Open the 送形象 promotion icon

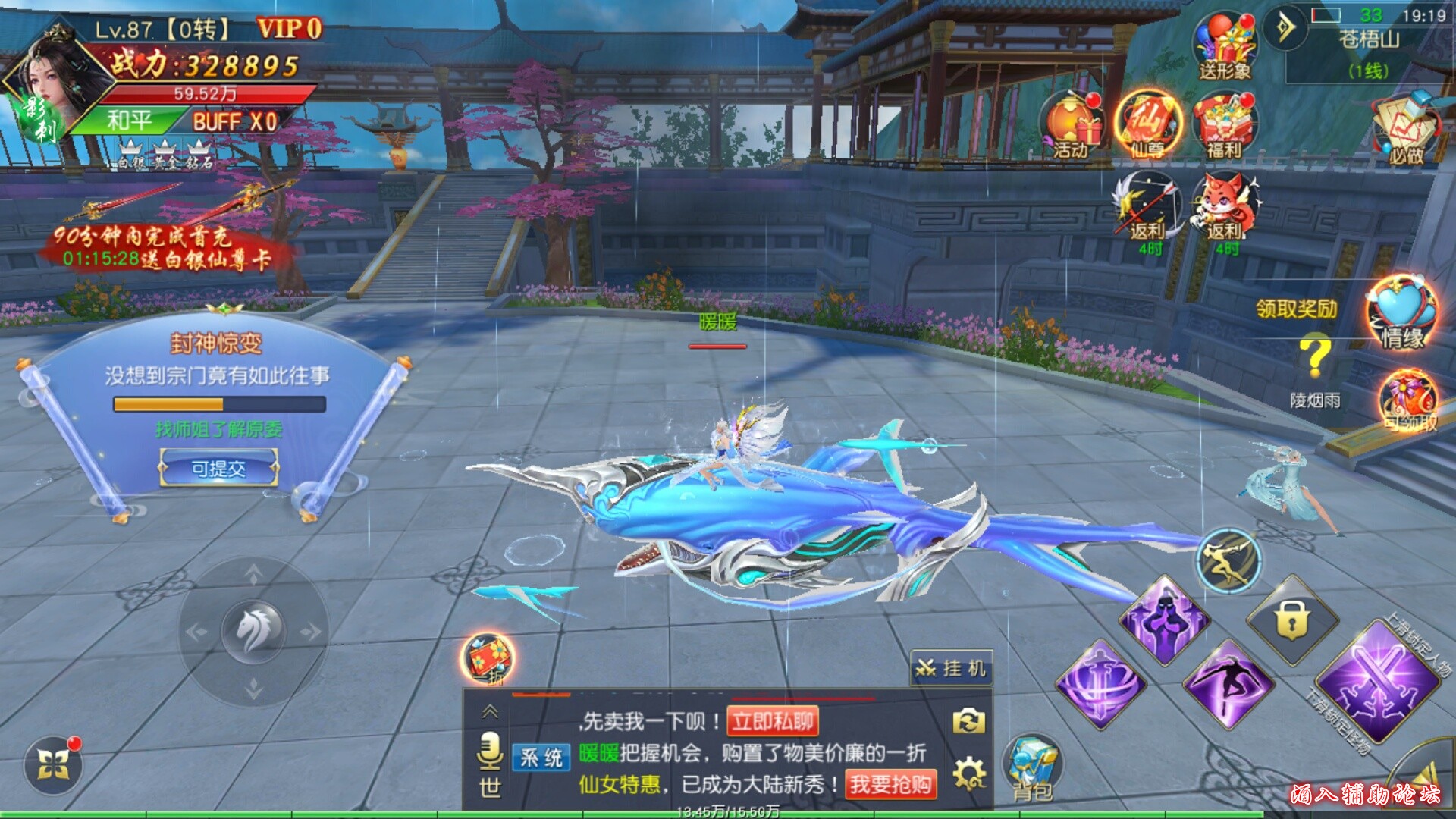coord(1225,47)
